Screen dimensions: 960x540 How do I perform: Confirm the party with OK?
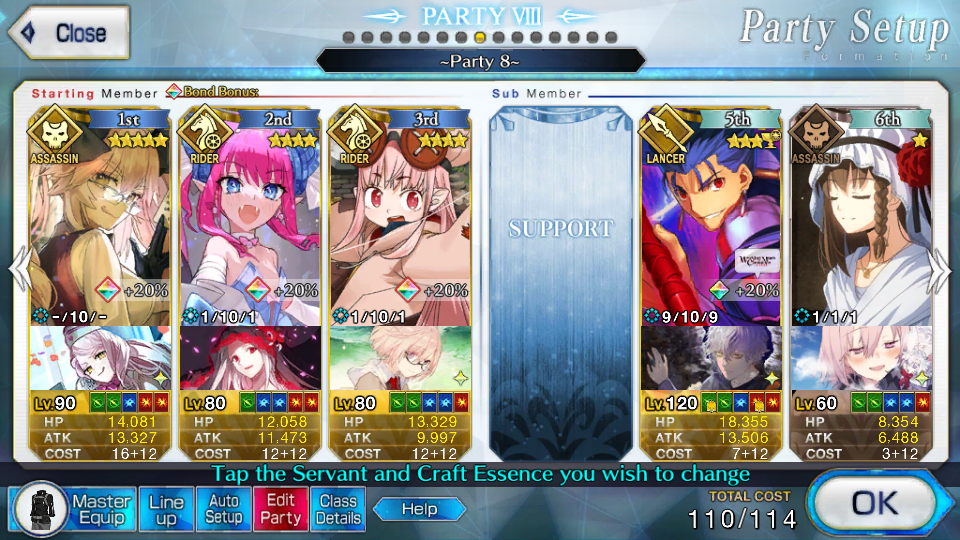(x=873, y=504)
